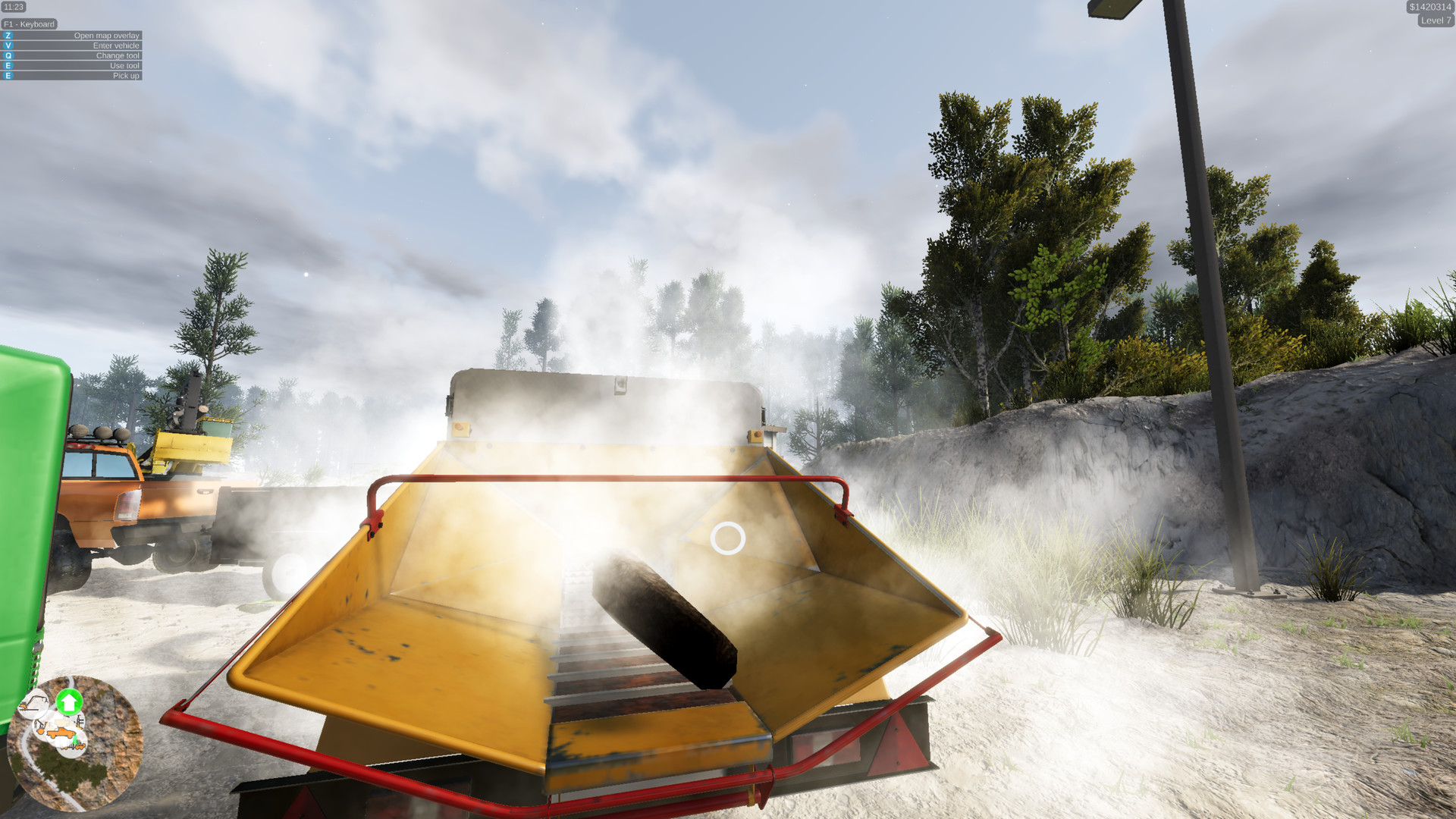Click the blue V key badge
Image resolution: width=1456 pixels, height=819 pixels.
[8, 45]
